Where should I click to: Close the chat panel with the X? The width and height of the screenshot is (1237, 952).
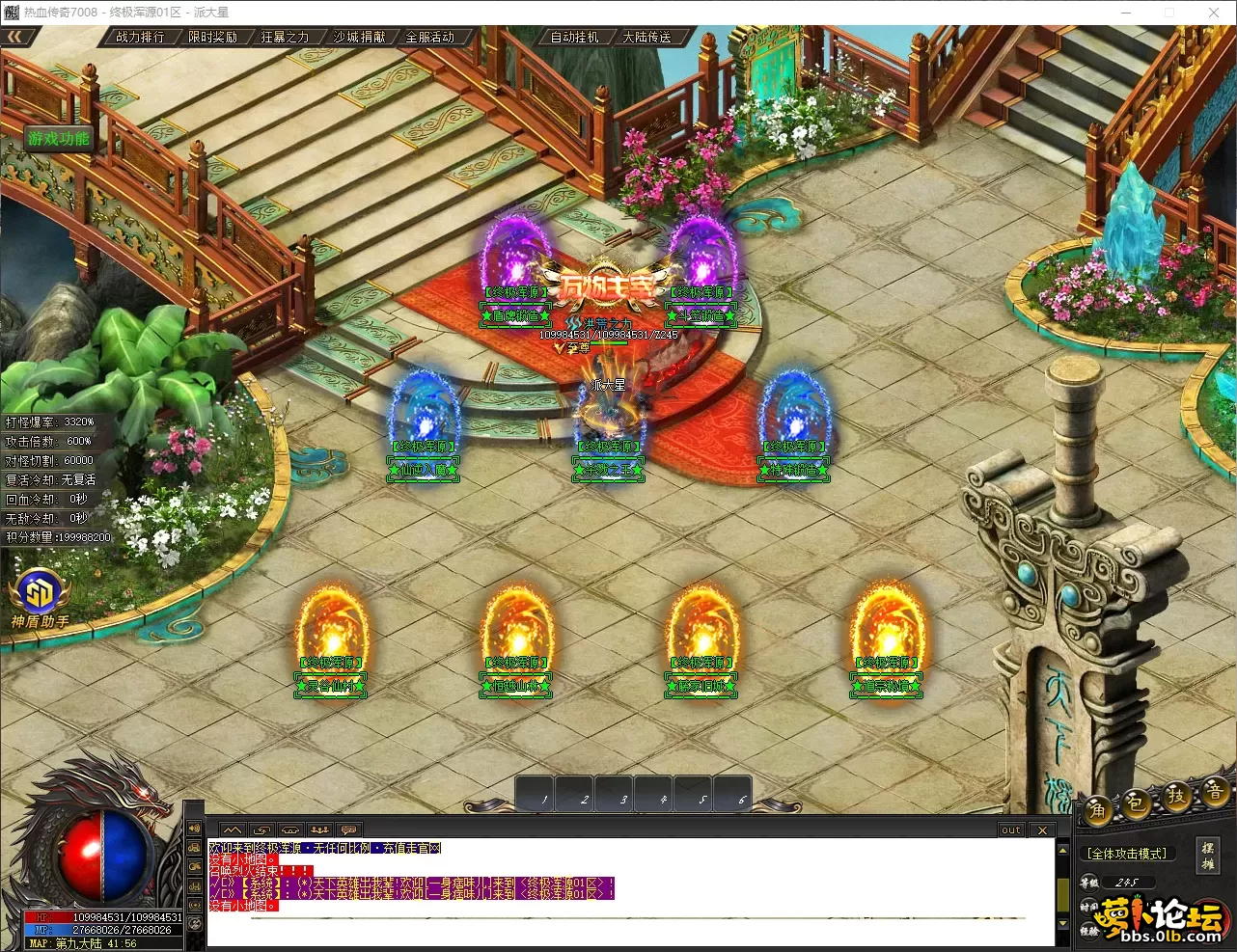(1042, 830)
